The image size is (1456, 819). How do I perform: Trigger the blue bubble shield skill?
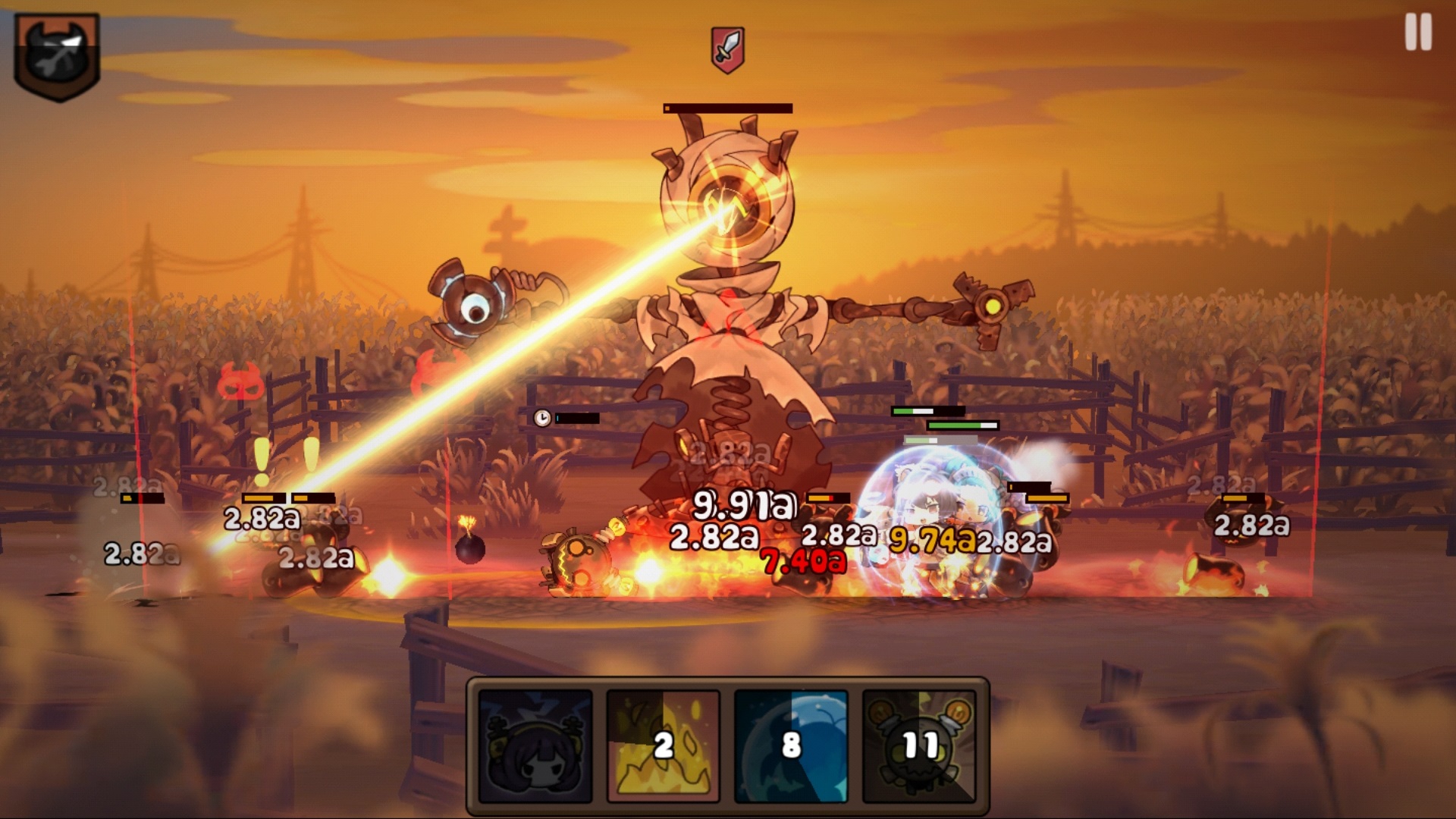coord(791,746)
